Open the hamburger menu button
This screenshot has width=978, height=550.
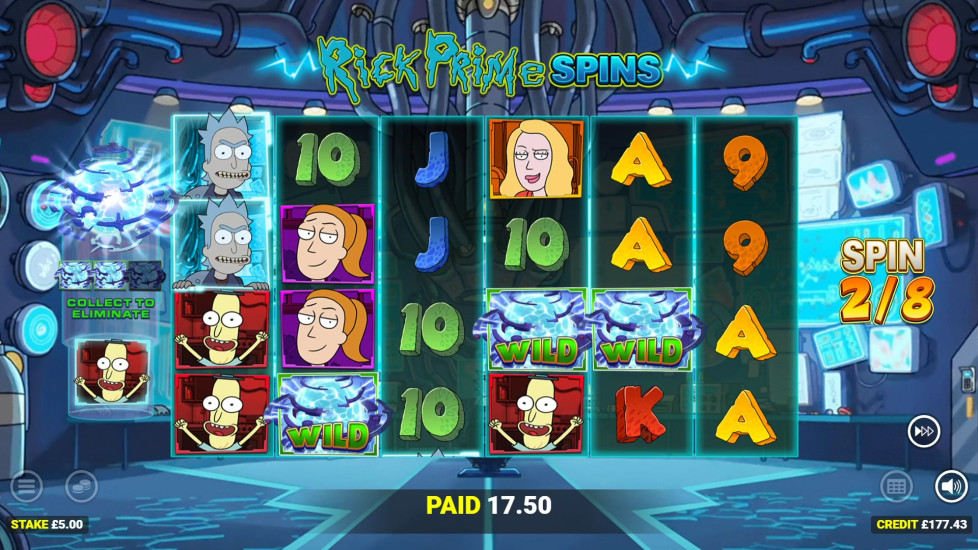[26, 487]
